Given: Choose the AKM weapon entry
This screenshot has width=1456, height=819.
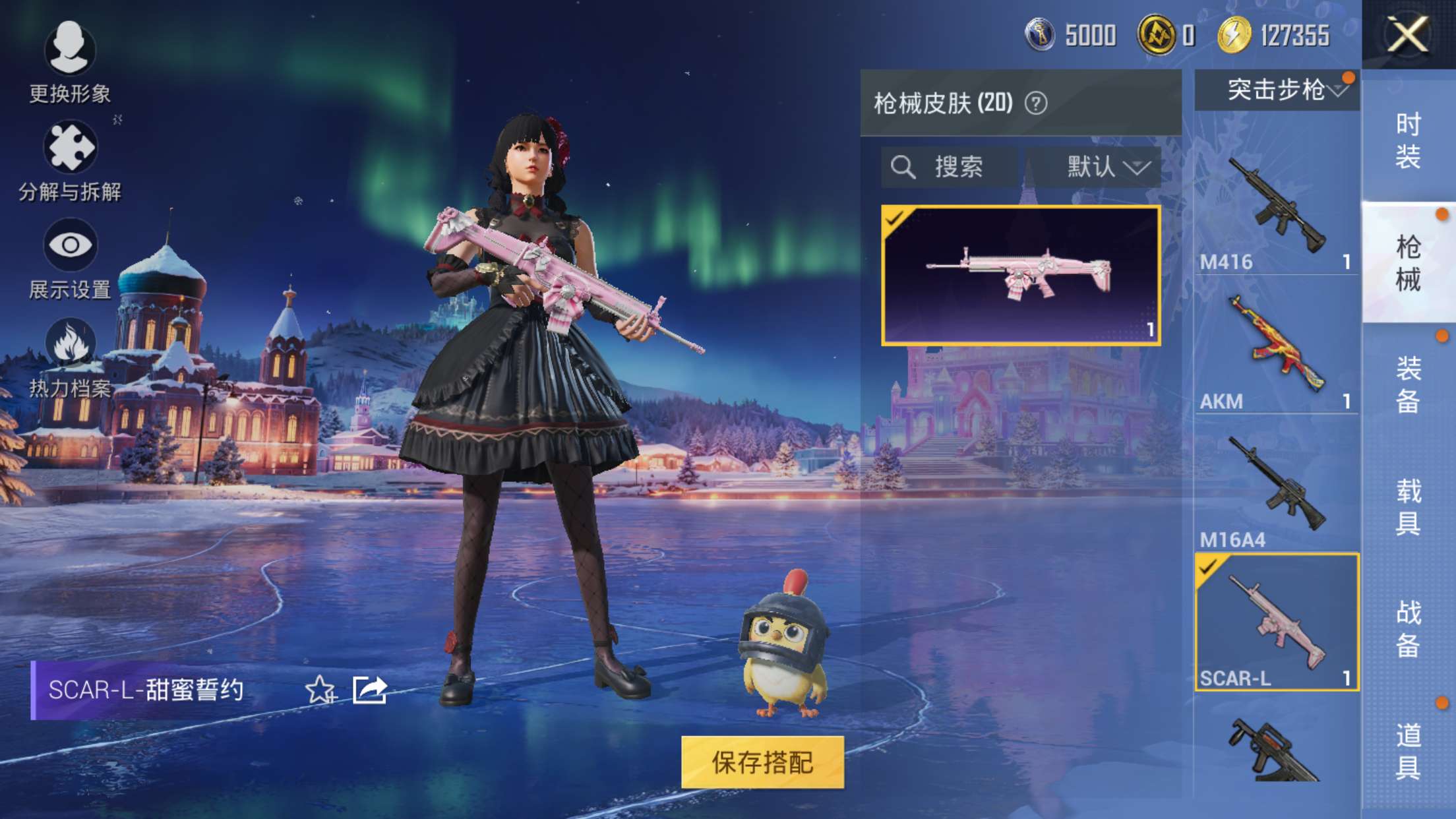Looking at the screenshot, I should coord(1277,346).
